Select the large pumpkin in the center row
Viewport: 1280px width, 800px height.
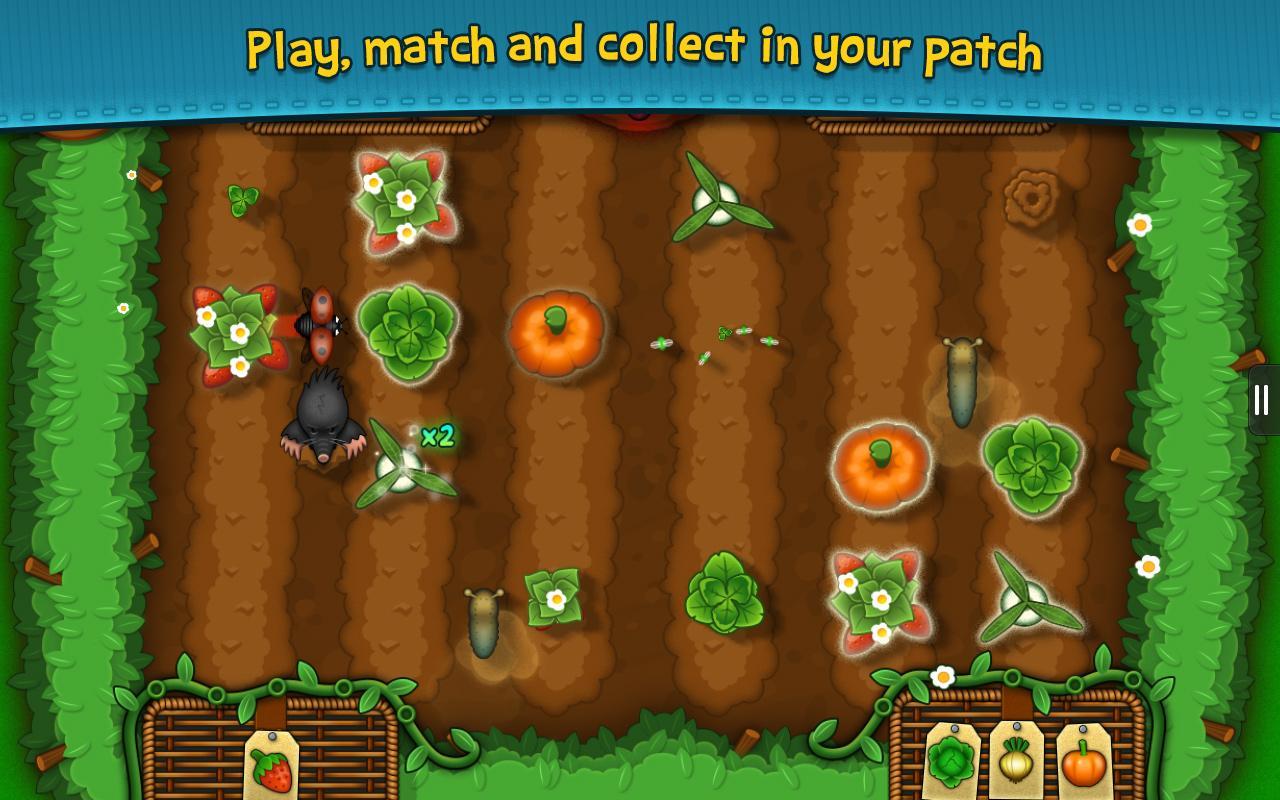coord(557,334)
